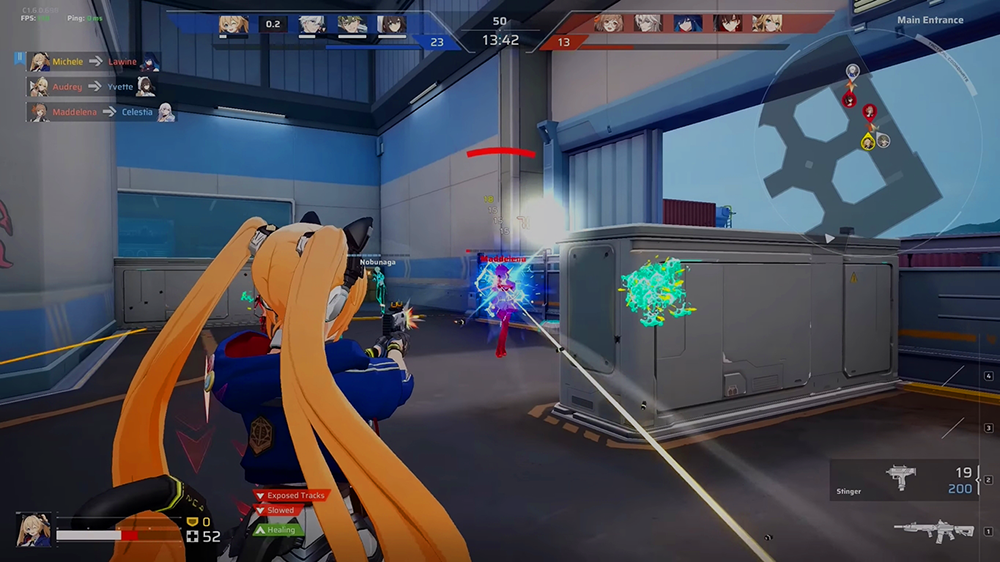The height and width of the screenshot is (562, 1000).
Task: Click the yellow player marker on the minimap
Action: [868, 143]
